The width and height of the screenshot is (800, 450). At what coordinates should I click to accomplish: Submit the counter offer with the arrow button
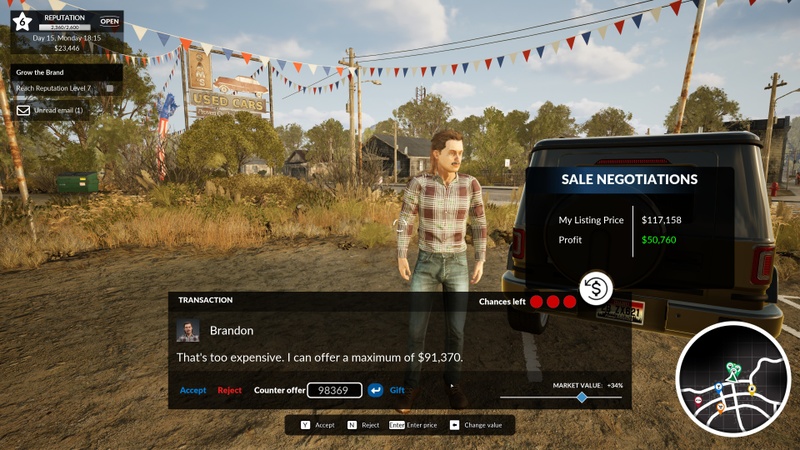376,390
